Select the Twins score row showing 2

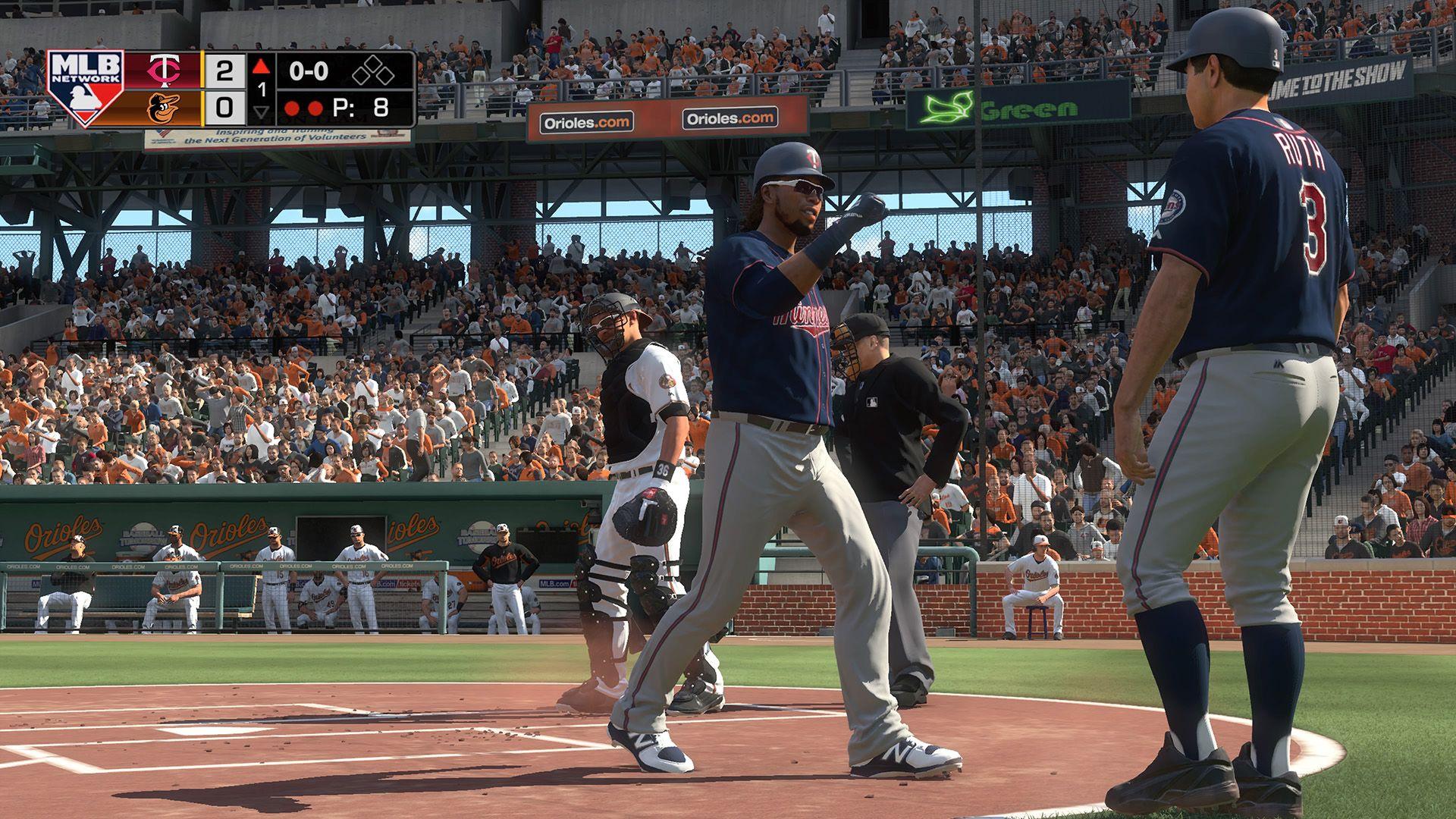(x=224, y=68)
